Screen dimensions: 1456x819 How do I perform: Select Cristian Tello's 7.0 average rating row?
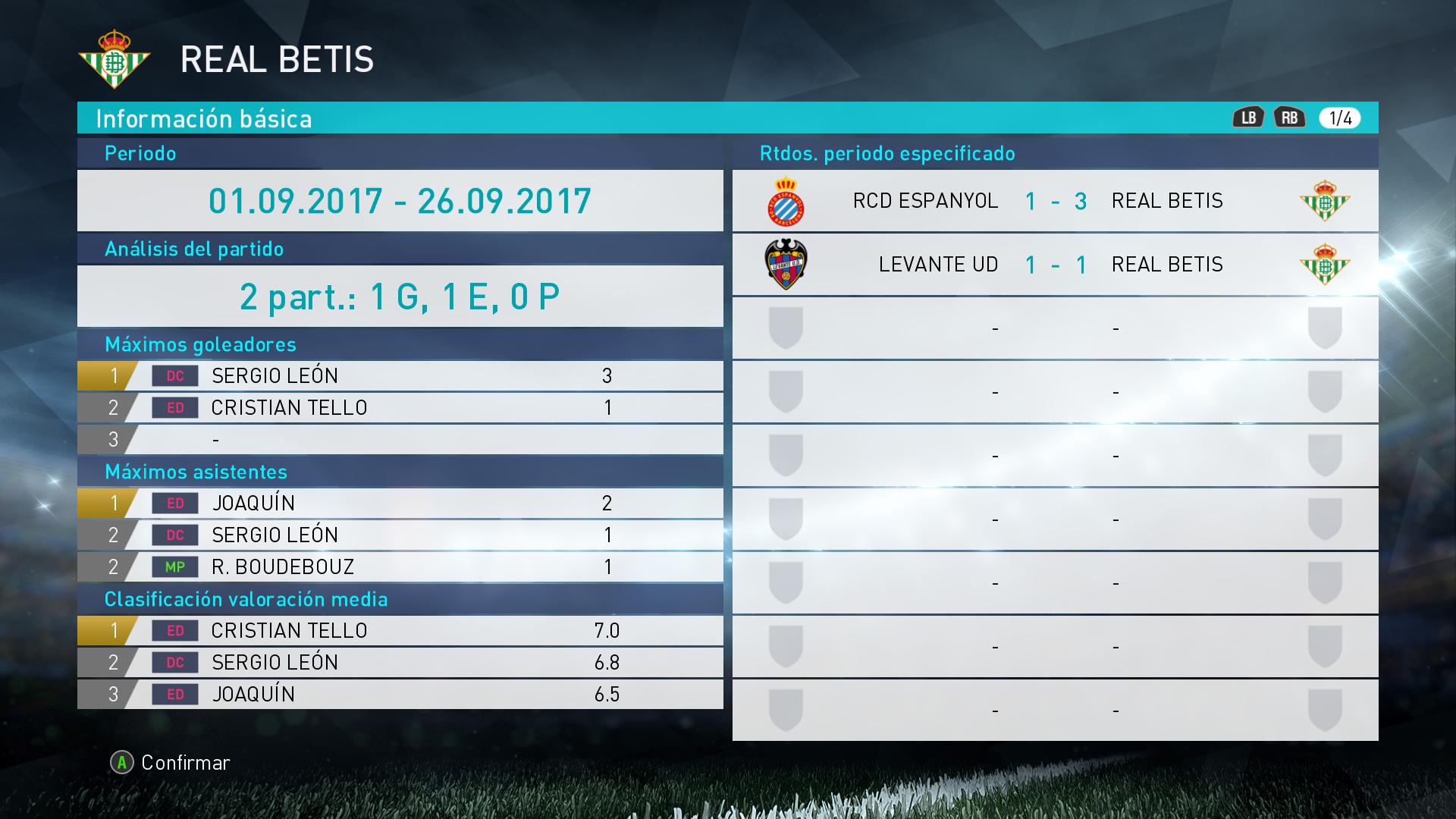pos(400,631)
